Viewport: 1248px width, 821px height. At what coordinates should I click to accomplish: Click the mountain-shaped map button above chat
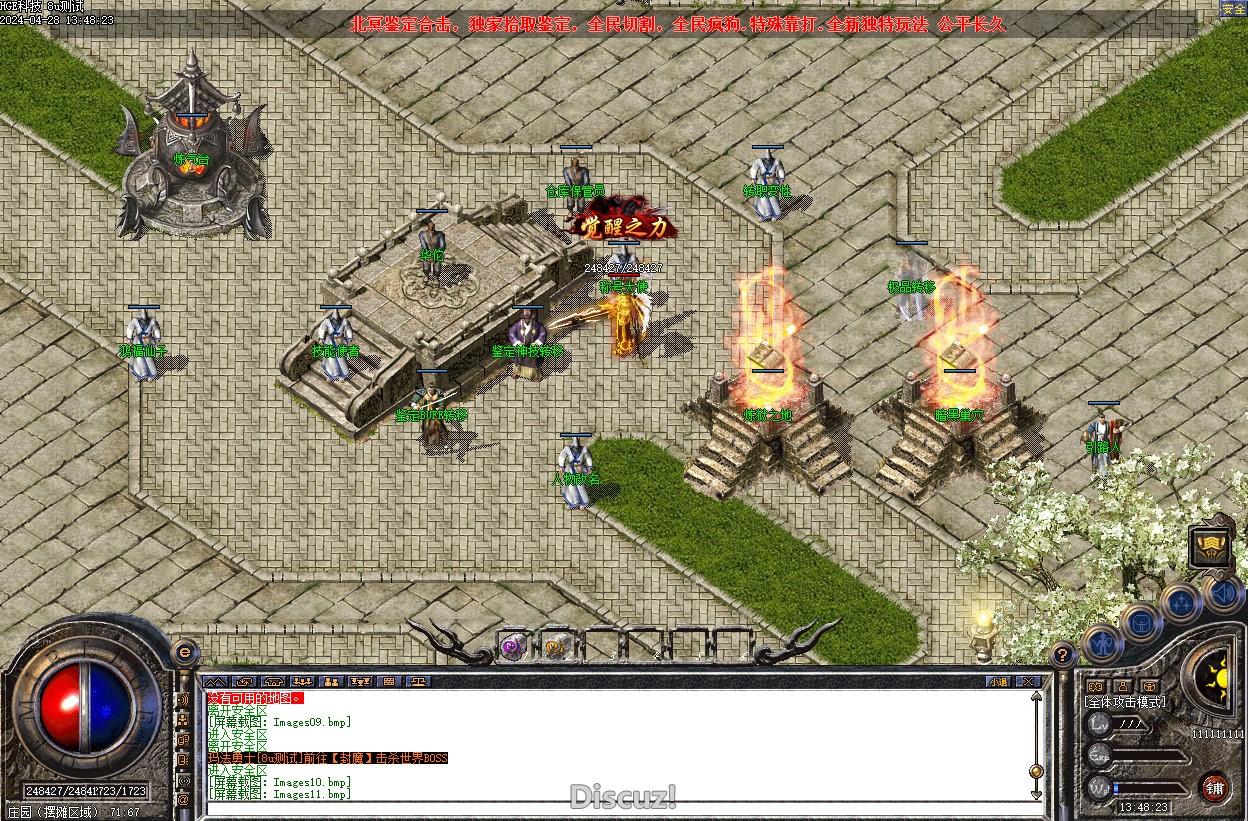pos(217,682)
